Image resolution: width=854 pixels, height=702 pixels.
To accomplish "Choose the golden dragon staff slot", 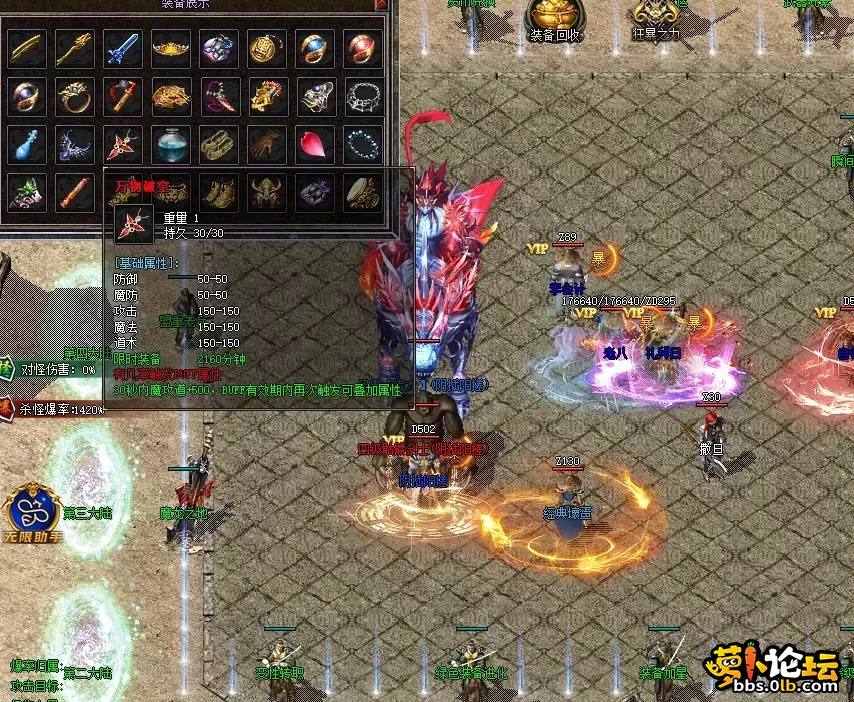I will [x=75, y=47].
